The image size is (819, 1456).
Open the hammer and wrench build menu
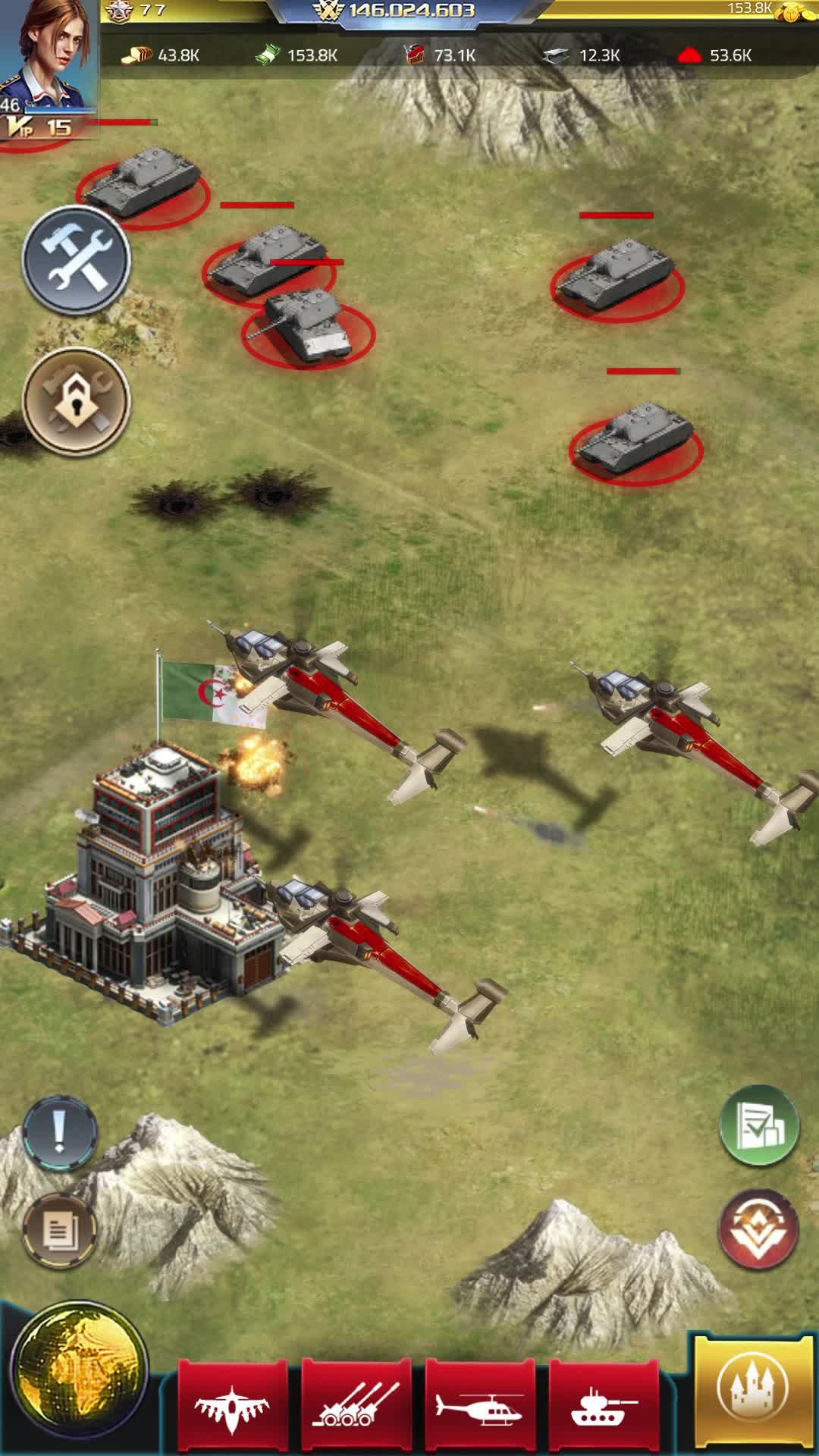(76, 260)
